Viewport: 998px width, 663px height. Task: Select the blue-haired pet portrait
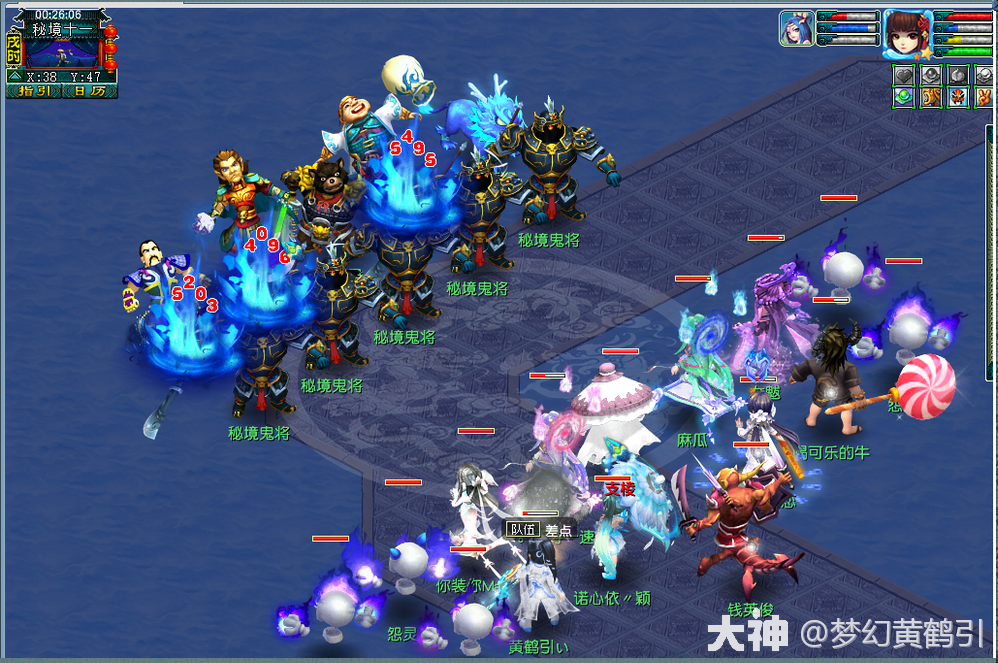[x=796, y=27]
